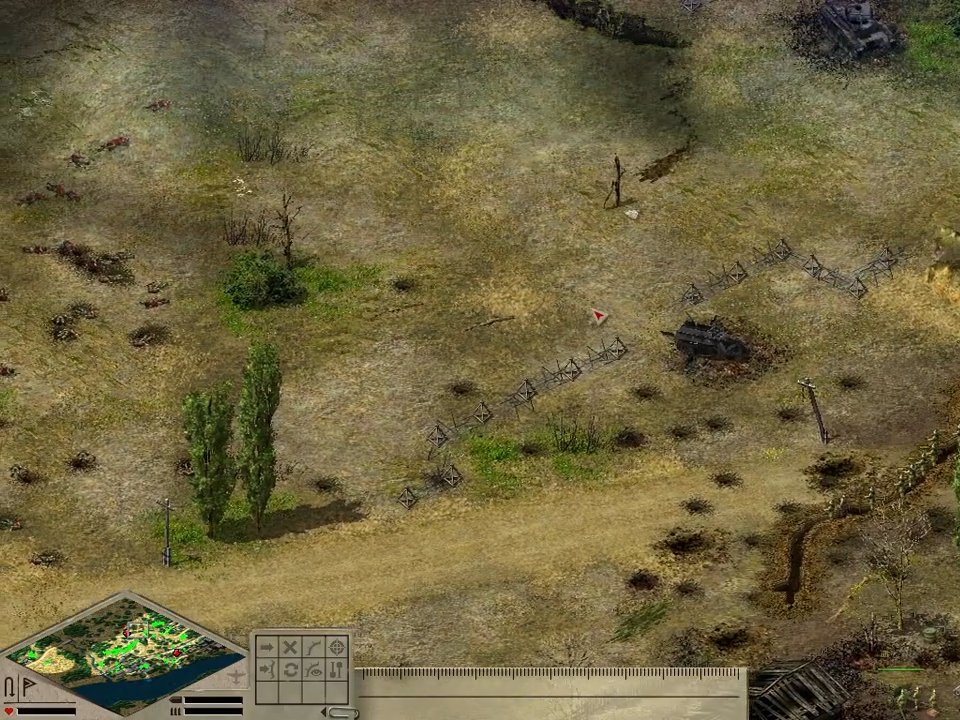Click the U-turn arrow icon
This screenshot has height=720, width=960.
10,688
